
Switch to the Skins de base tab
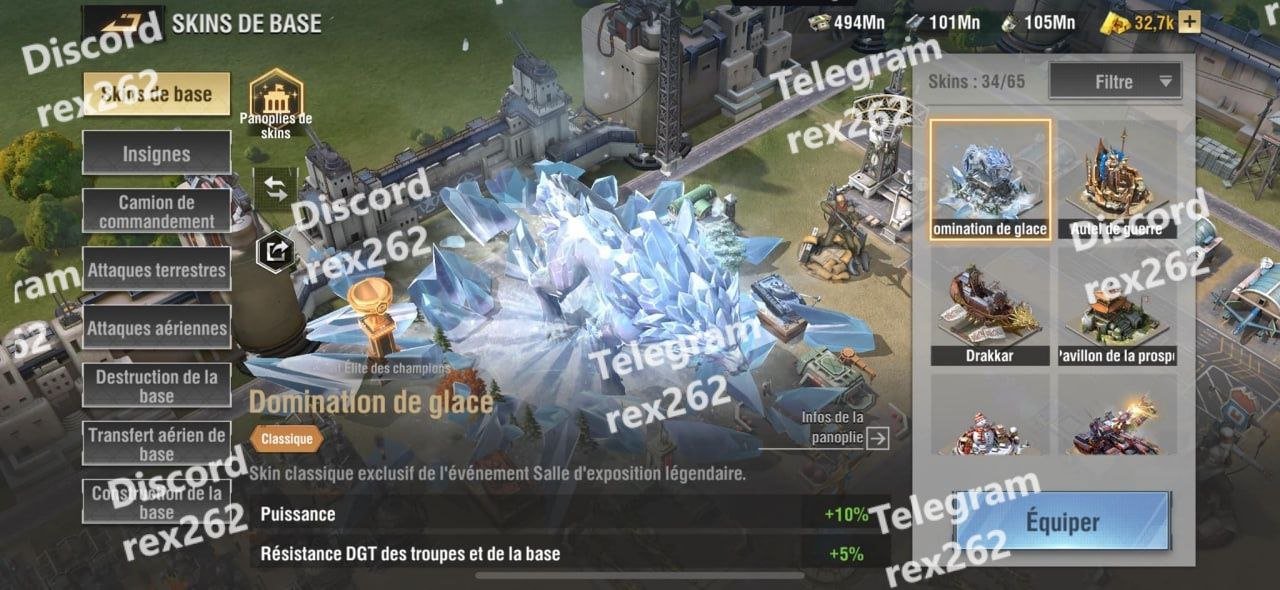tap(156, 94)
